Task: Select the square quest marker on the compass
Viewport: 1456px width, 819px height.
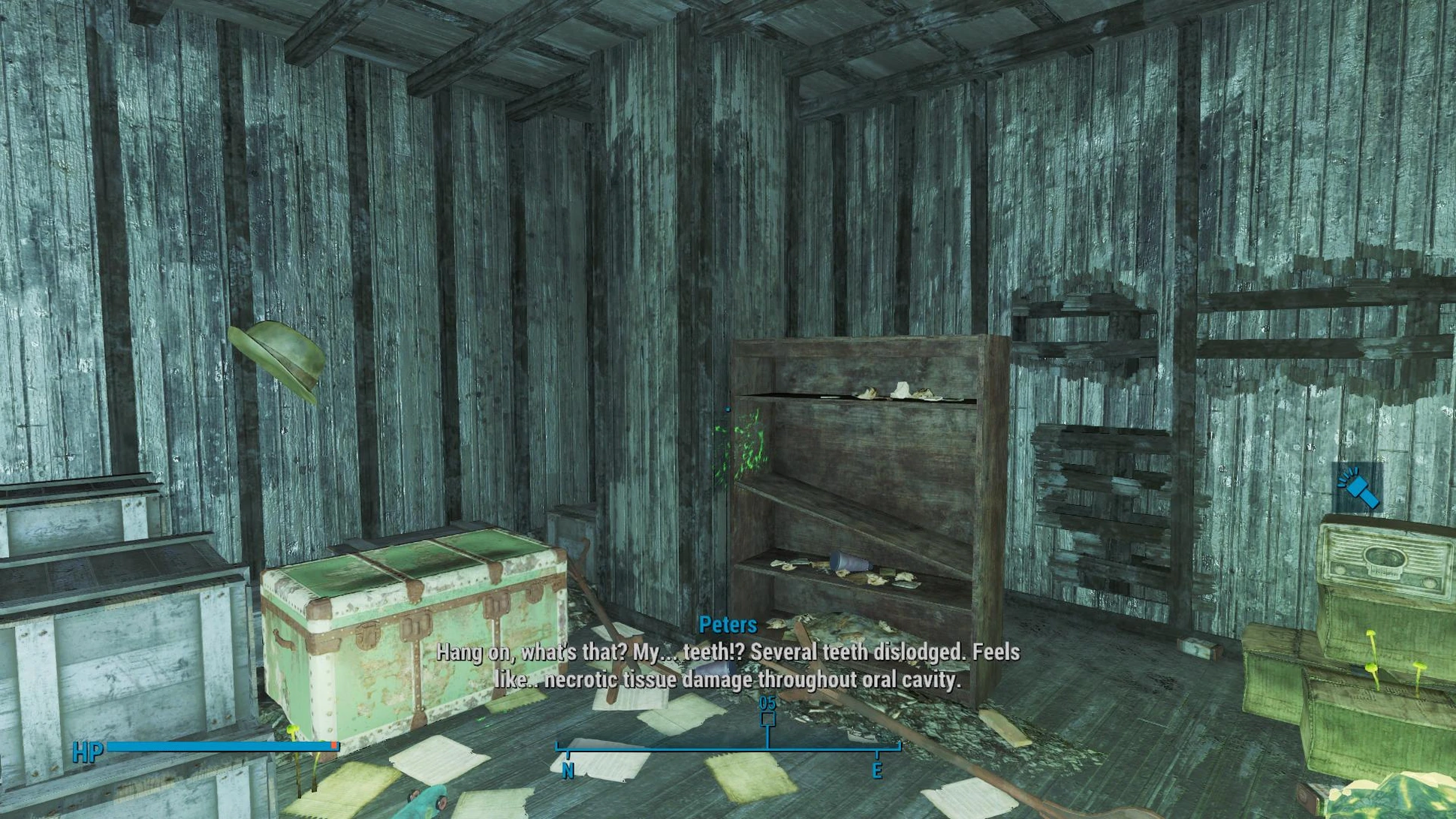Action: pyautogui.click(x=767, y=719)
